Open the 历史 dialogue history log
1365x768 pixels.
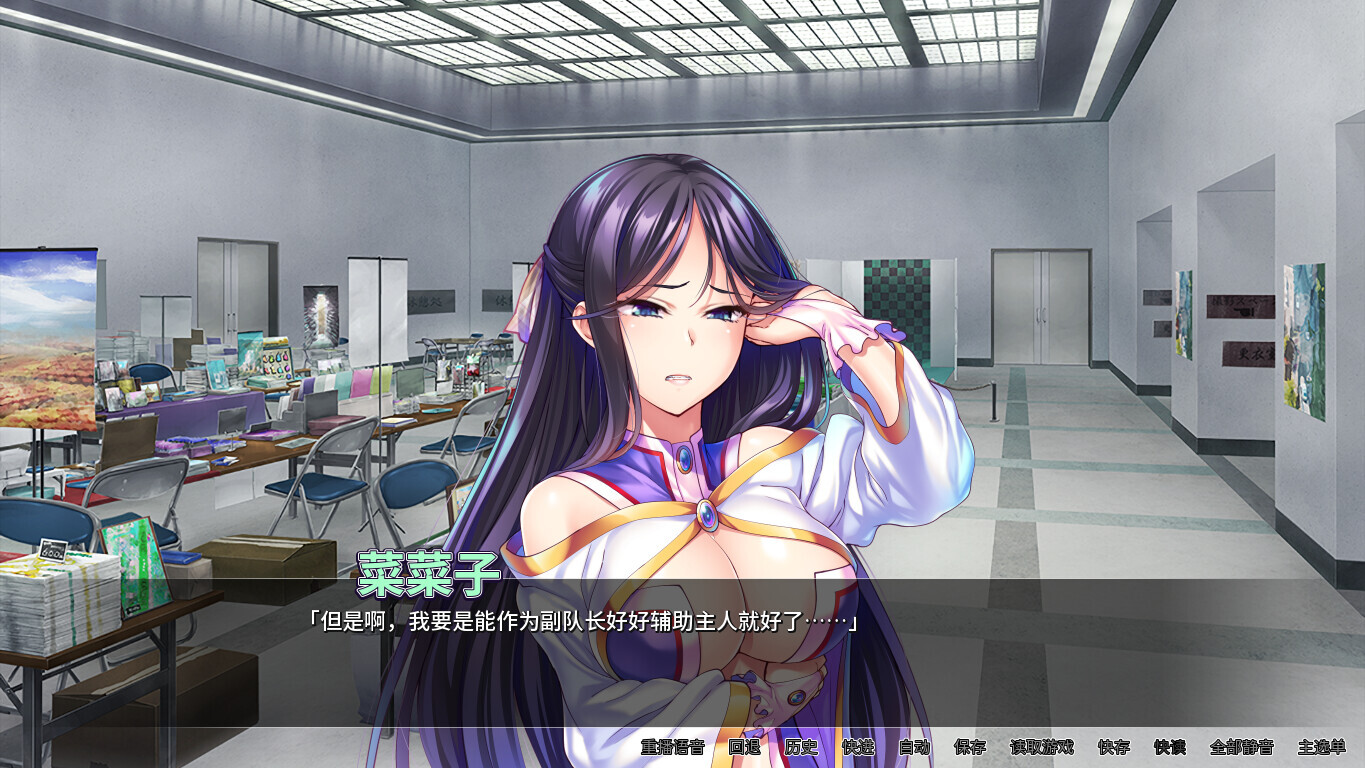pyautogui.click(x=801, y=747)
